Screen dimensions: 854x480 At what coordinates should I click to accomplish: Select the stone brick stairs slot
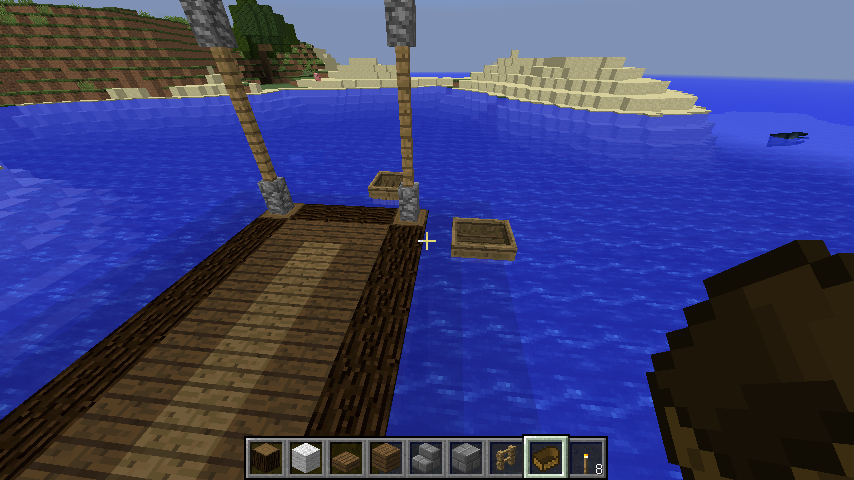point(426,458)
